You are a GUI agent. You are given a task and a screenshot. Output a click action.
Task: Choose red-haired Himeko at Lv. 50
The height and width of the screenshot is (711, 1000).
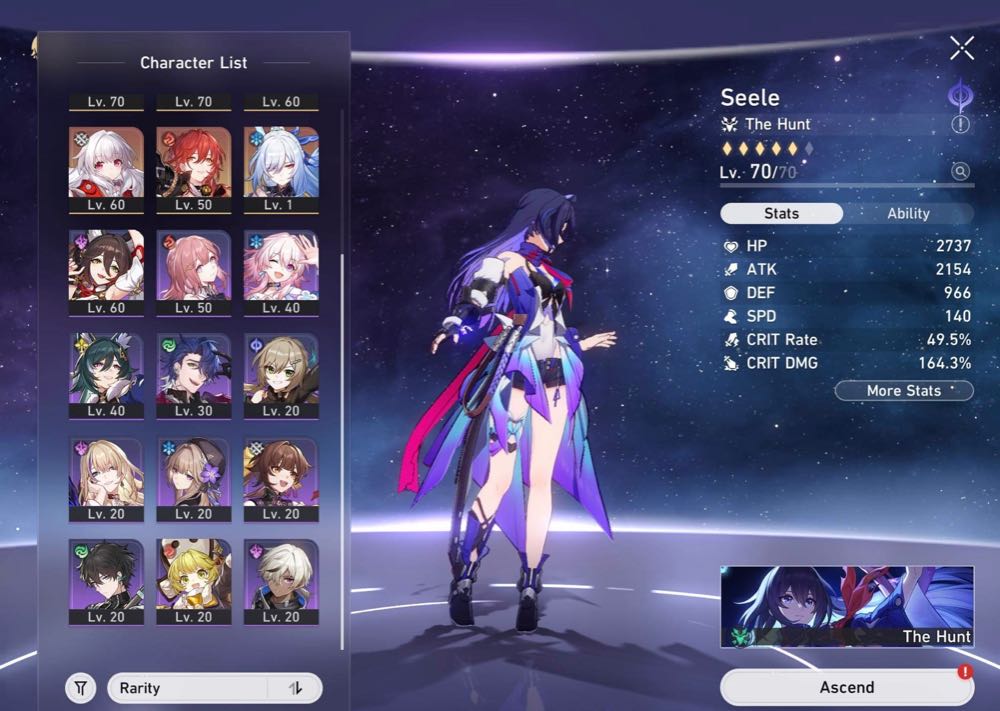[x=193, y=168]
